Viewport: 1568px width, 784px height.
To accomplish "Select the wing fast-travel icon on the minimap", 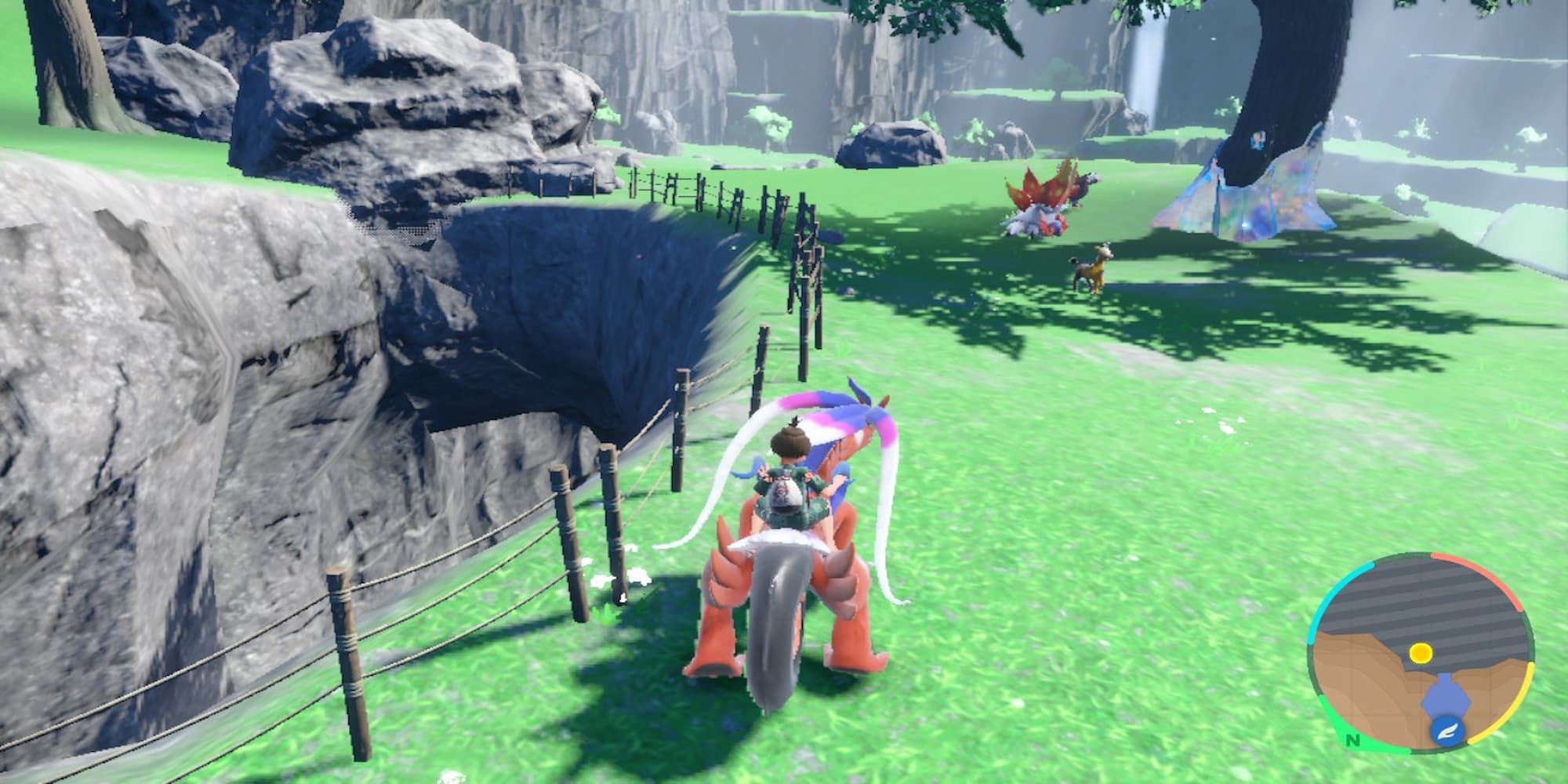I will click(x=1447, y=730).
